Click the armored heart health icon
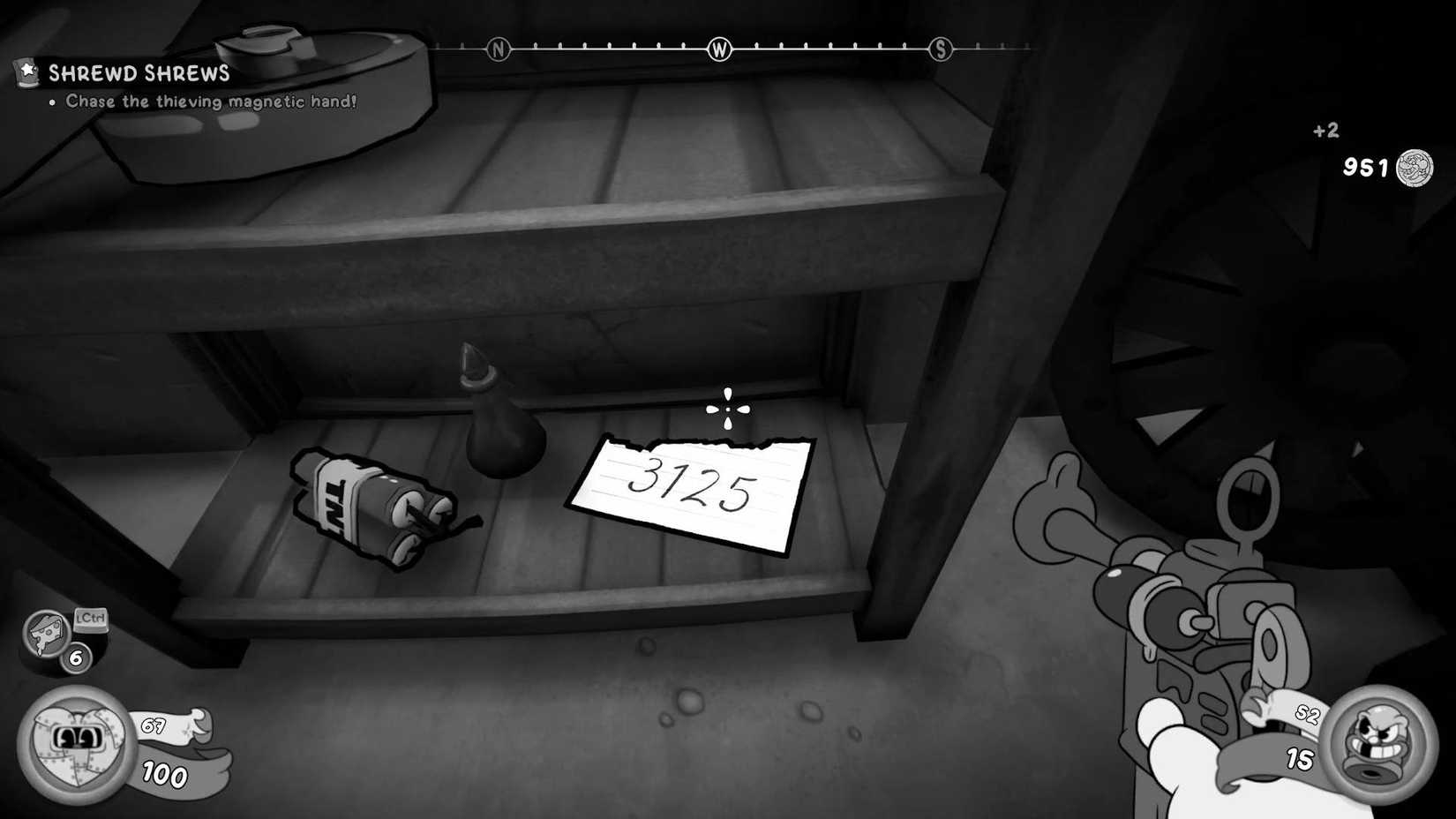1456x819 pixels. (x=75, y=741)
